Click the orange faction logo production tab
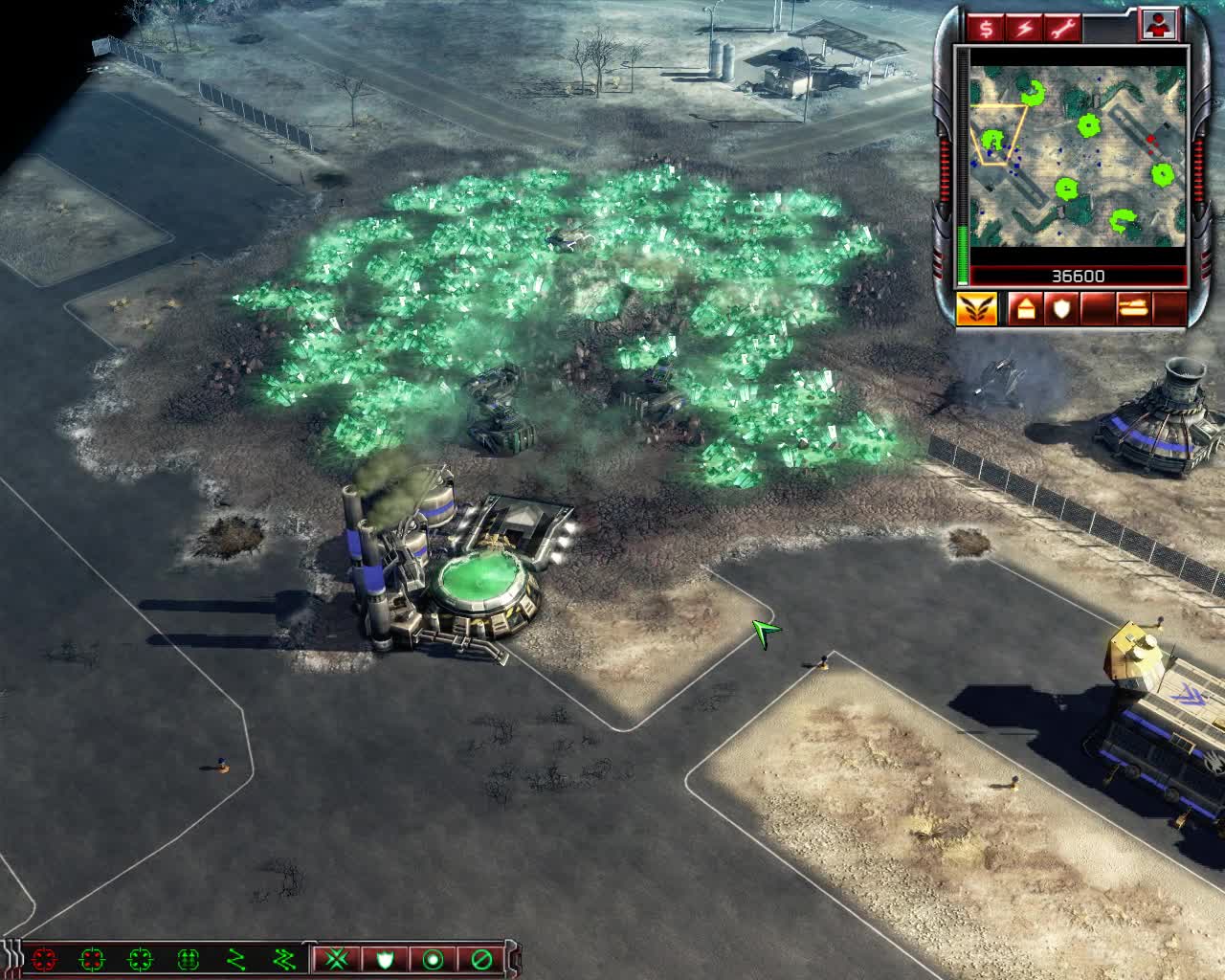Viewport: 1225px width, 980px height. (977, 308)
